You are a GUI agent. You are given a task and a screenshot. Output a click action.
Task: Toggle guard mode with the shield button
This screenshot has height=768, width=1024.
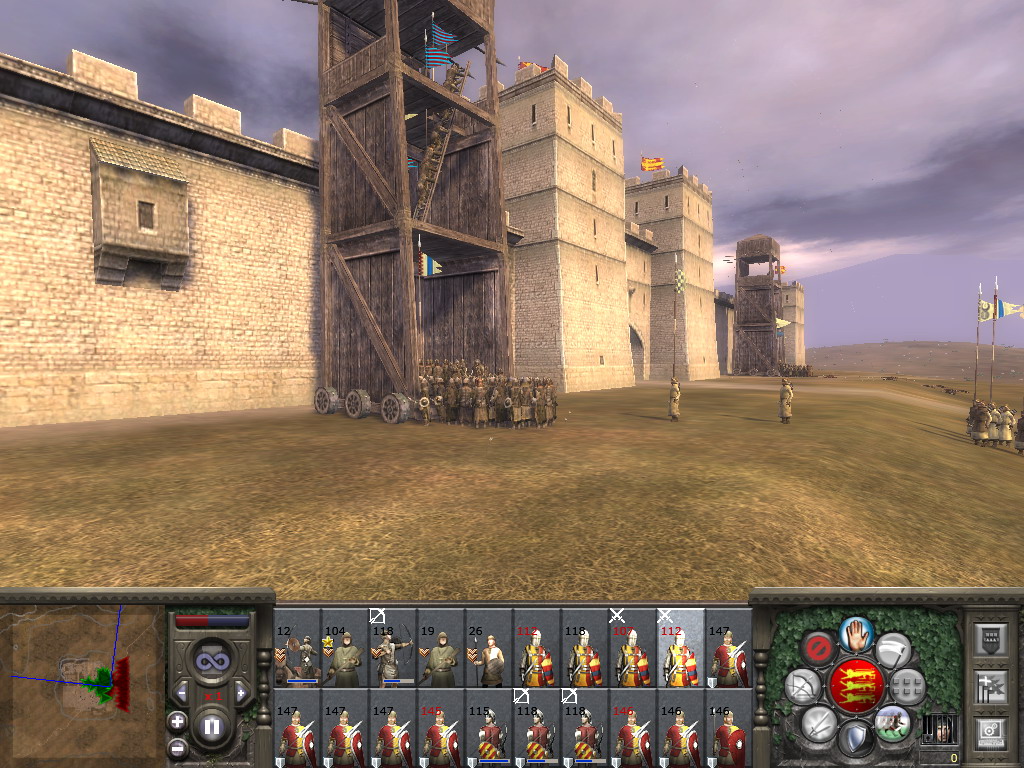pyautogui.click(x=855, y=740)
